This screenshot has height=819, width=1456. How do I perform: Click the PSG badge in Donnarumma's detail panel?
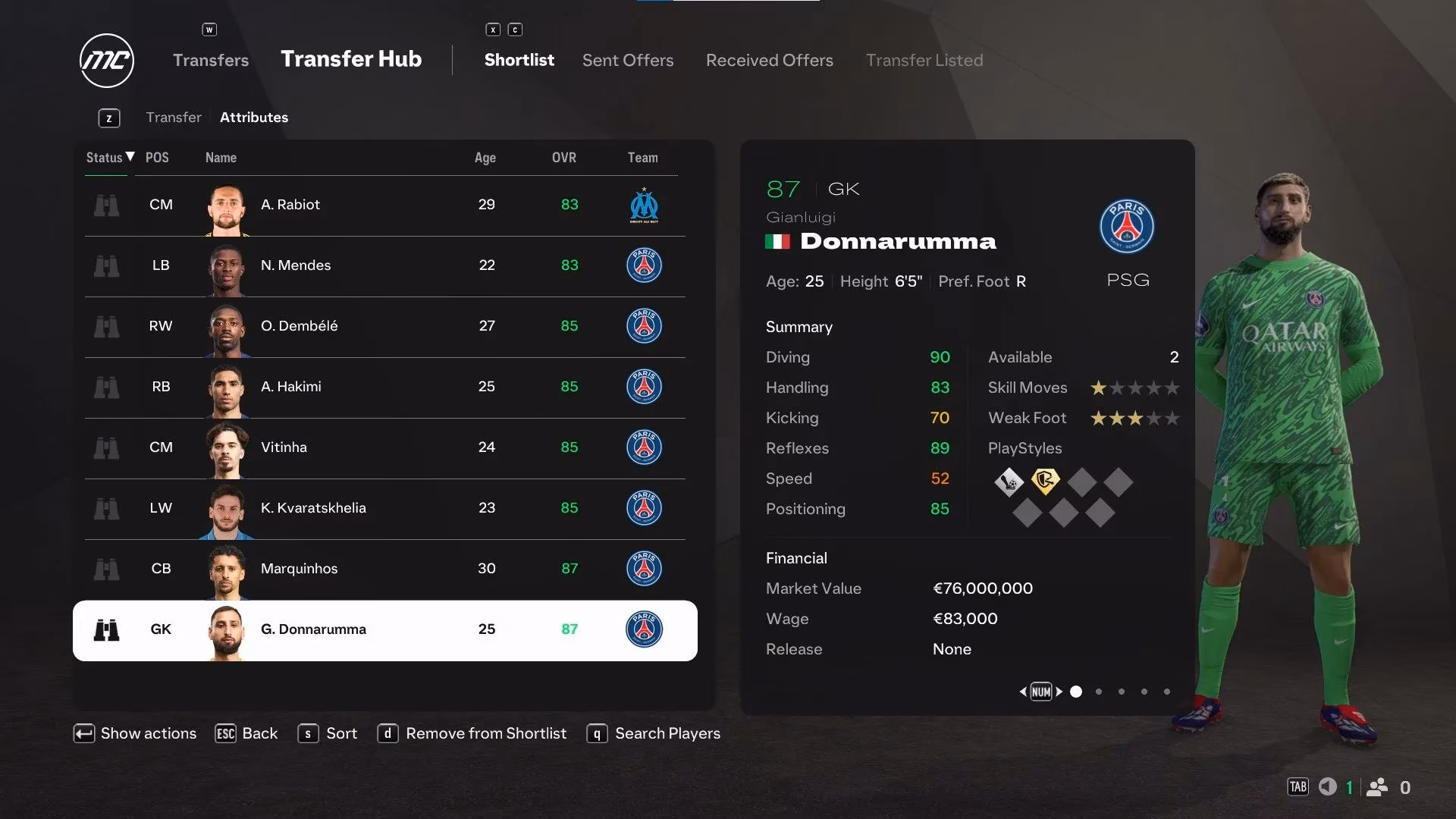pyautogui.click(x=1126, y=226)
